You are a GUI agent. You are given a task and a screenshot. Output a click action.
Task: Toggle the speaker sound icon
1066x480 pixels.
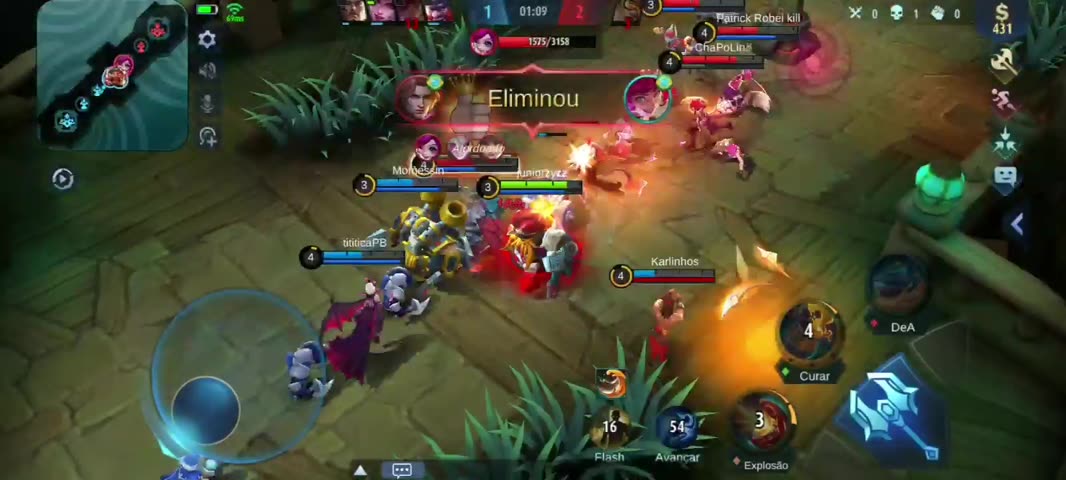(208, 71)
